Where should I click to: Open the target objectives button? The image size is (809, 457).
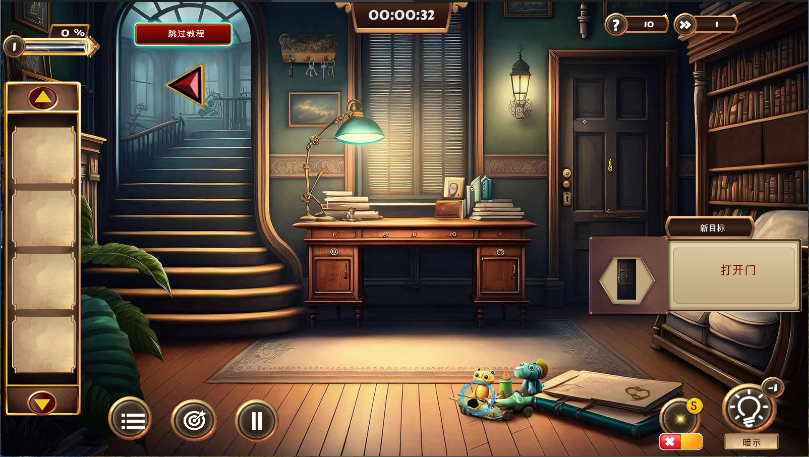click(x=193, y=420)
